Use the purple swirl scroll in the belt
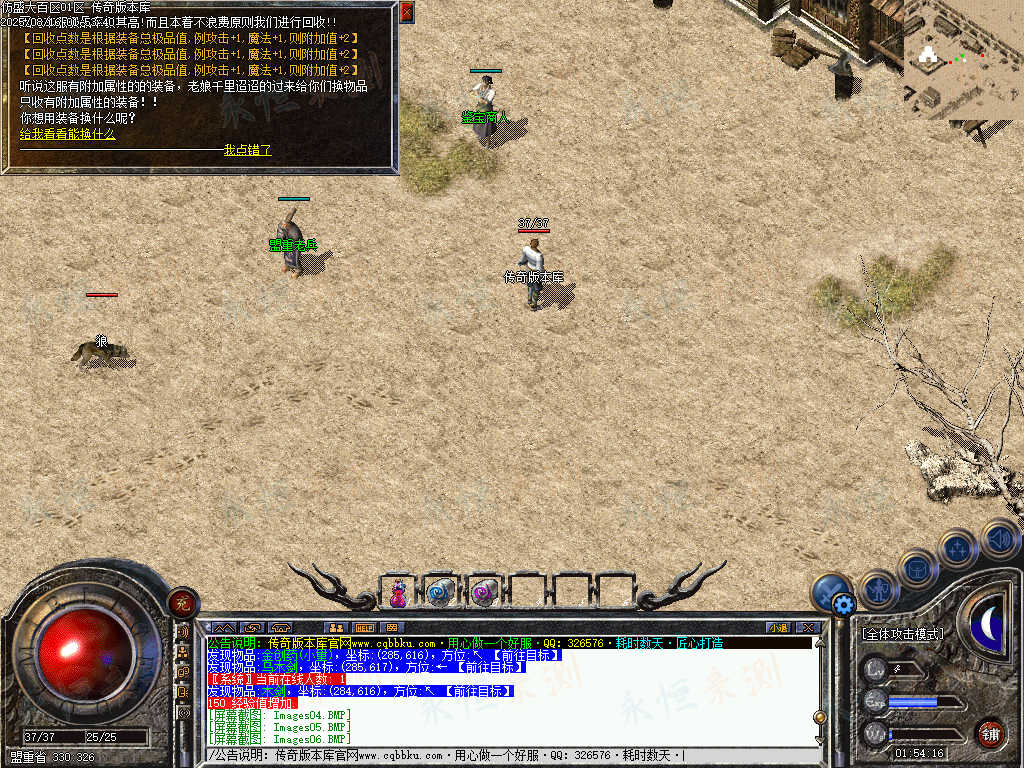This screenshot has height=768, width=1024. pos(483,593)
